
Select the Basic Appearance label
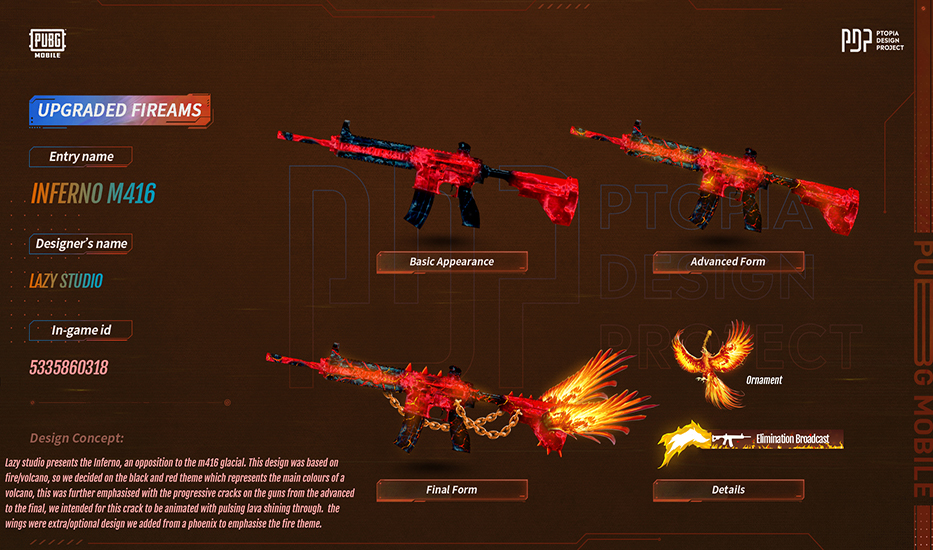coord(451,262)
